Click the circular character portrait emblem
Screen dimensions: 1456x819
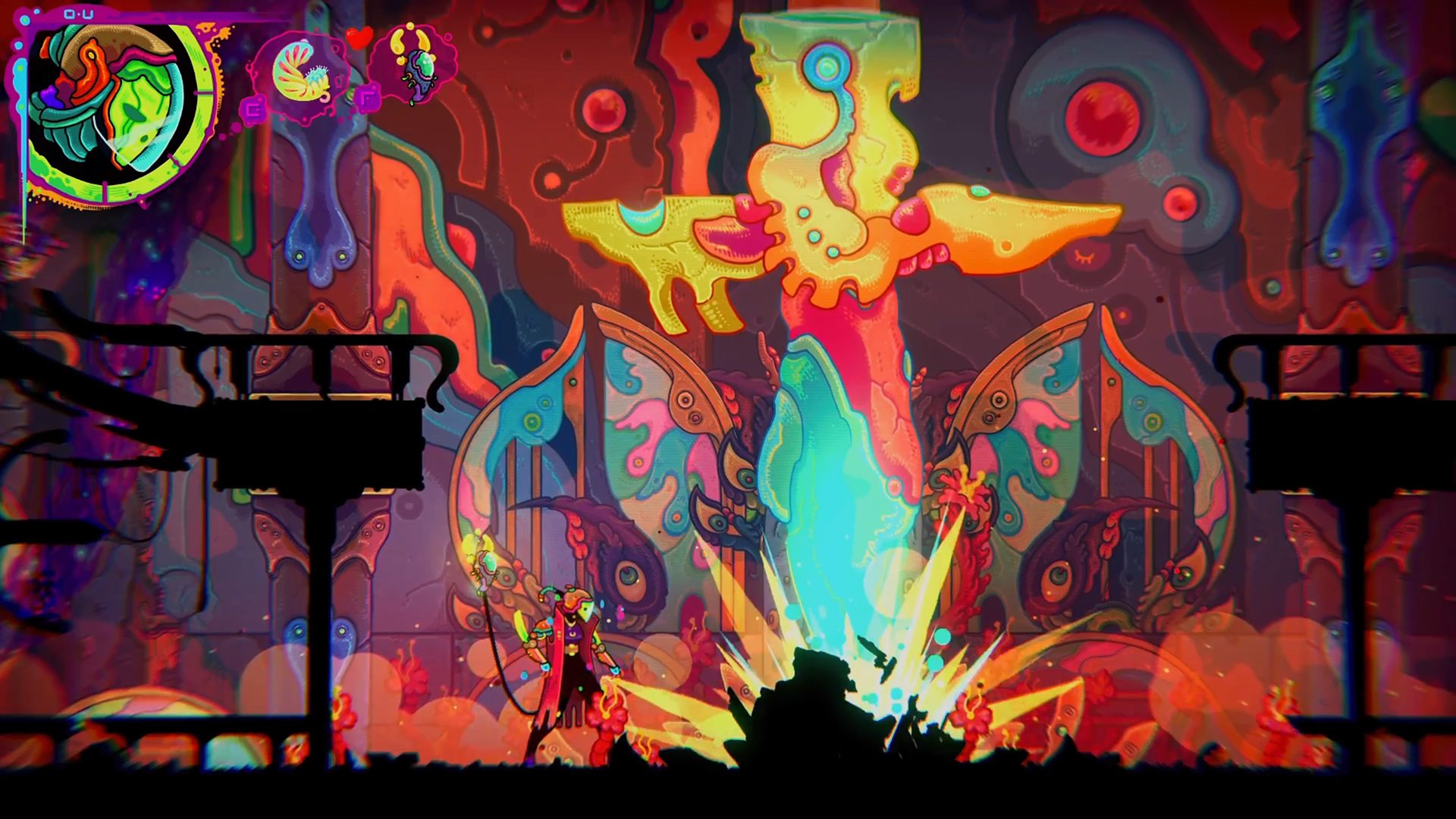click(112, 108)
